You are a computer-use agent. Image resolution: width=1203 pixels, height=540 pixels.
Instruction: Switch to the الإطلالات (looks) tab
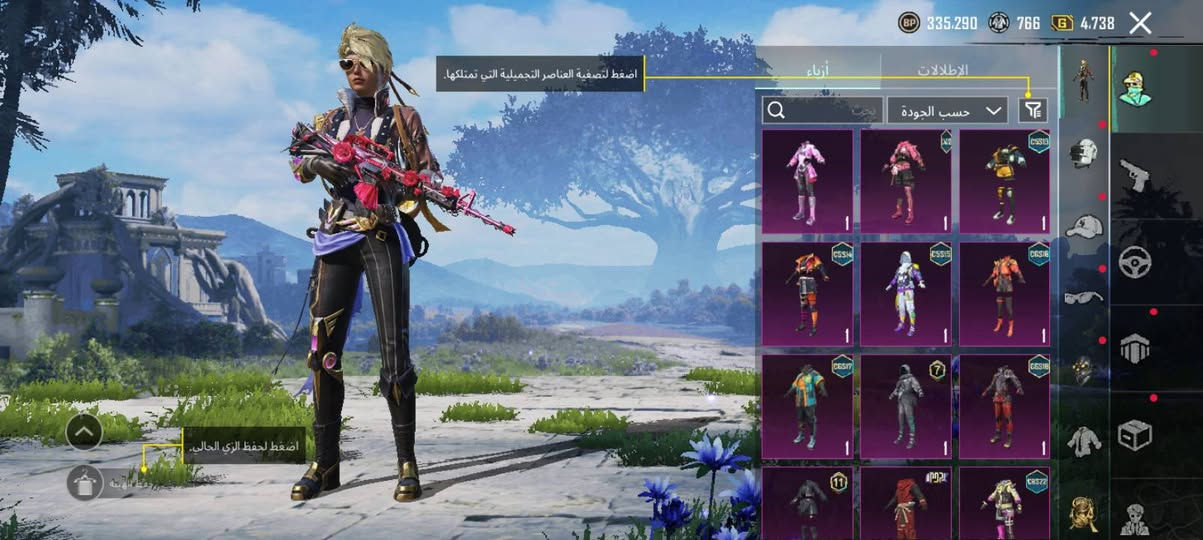point(942,70)
